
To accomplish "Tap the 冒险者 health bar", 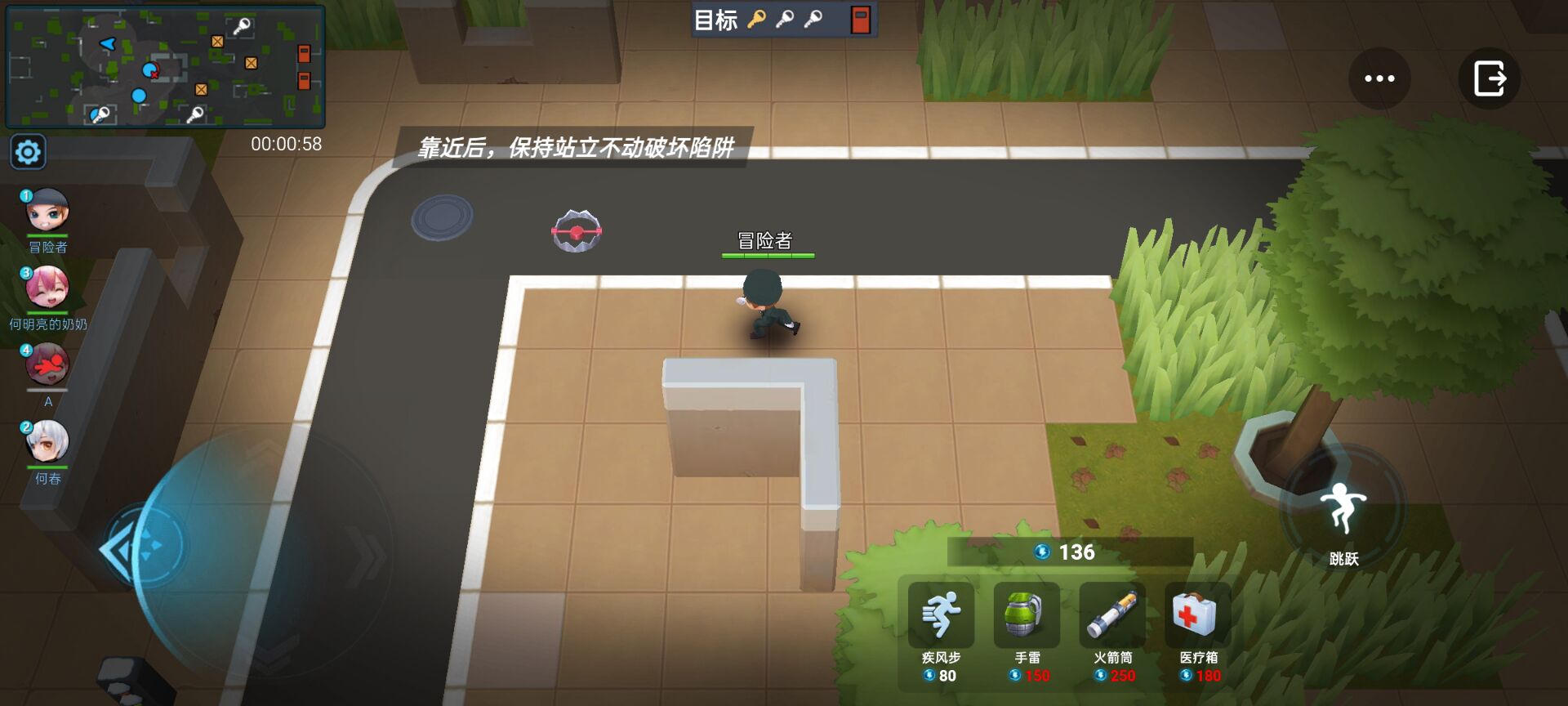I will click(766, 252).
